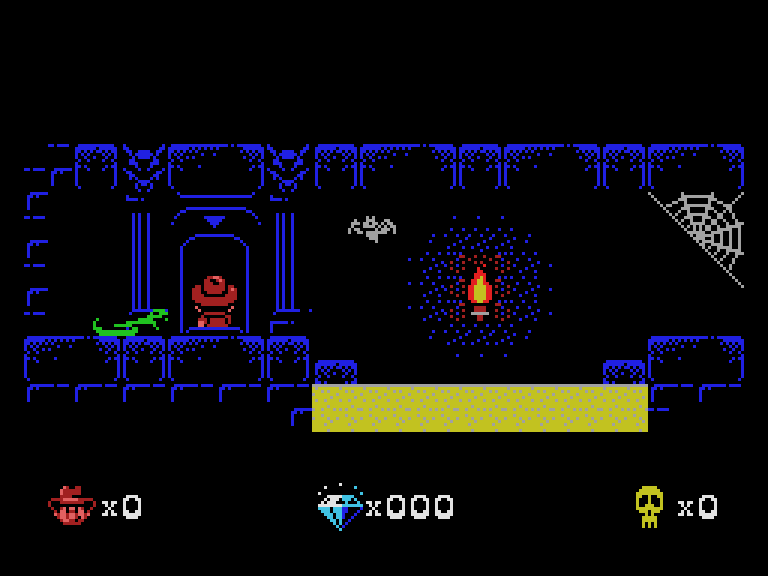This screenshot has width=768, height=576.
Task: Click the yellow skull icon
Action: pyautogui.click(x=649, y=506)
